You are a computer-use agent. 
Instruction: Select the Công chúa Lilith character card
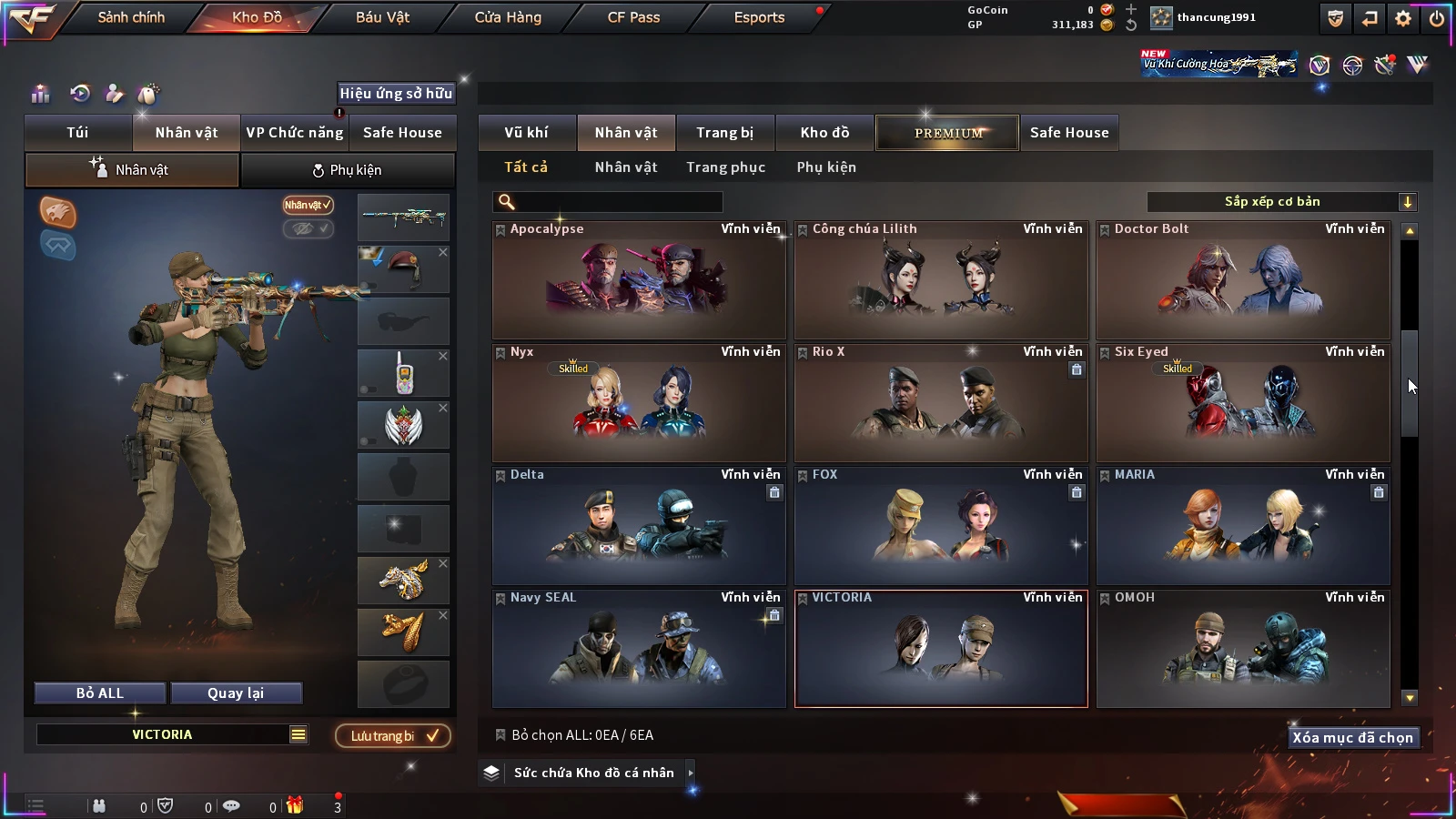(941, 280)
